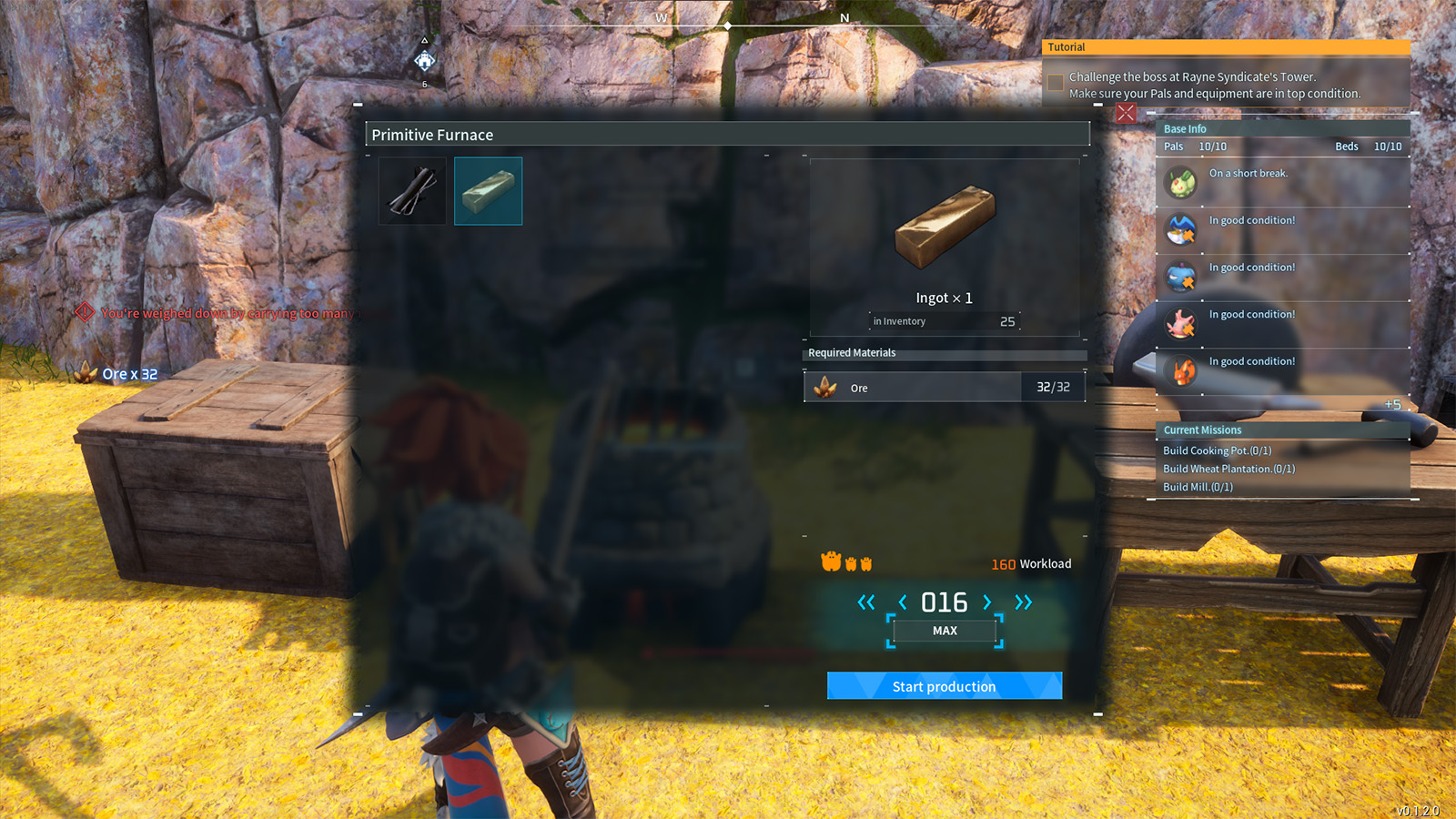Click the red squirrel Pal portrait
The width and height of the screenshot is (1456, 819).
tap(1180, 370)
